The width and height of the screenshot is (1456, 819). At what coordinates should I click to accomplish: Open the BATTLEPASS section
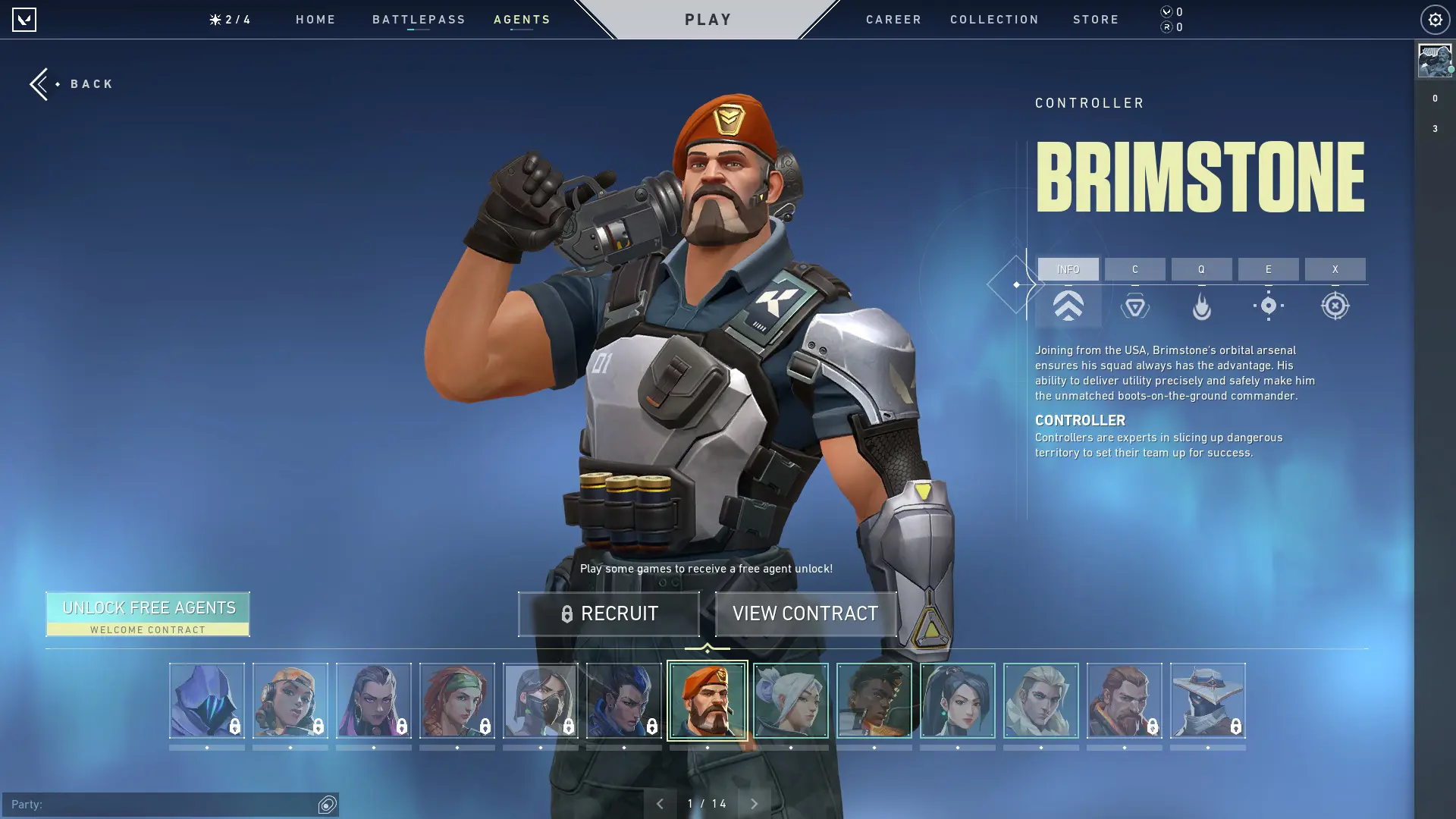419,20
